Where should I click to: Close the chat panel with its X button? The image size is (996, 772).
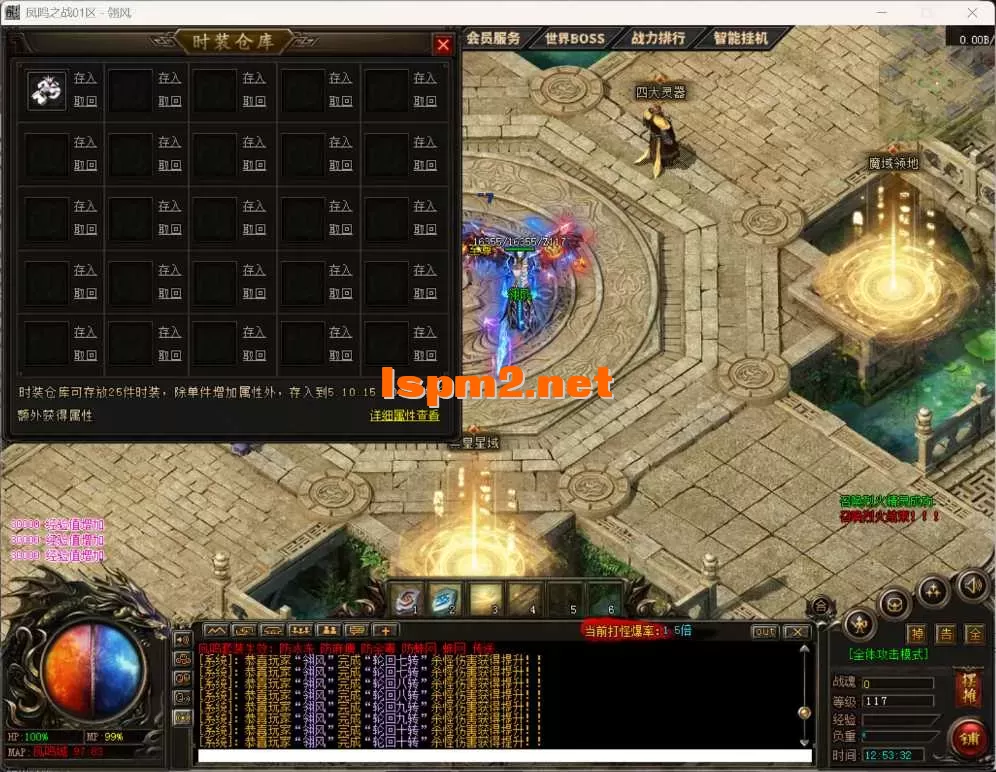pyautogui.click(x=796, y=631)
